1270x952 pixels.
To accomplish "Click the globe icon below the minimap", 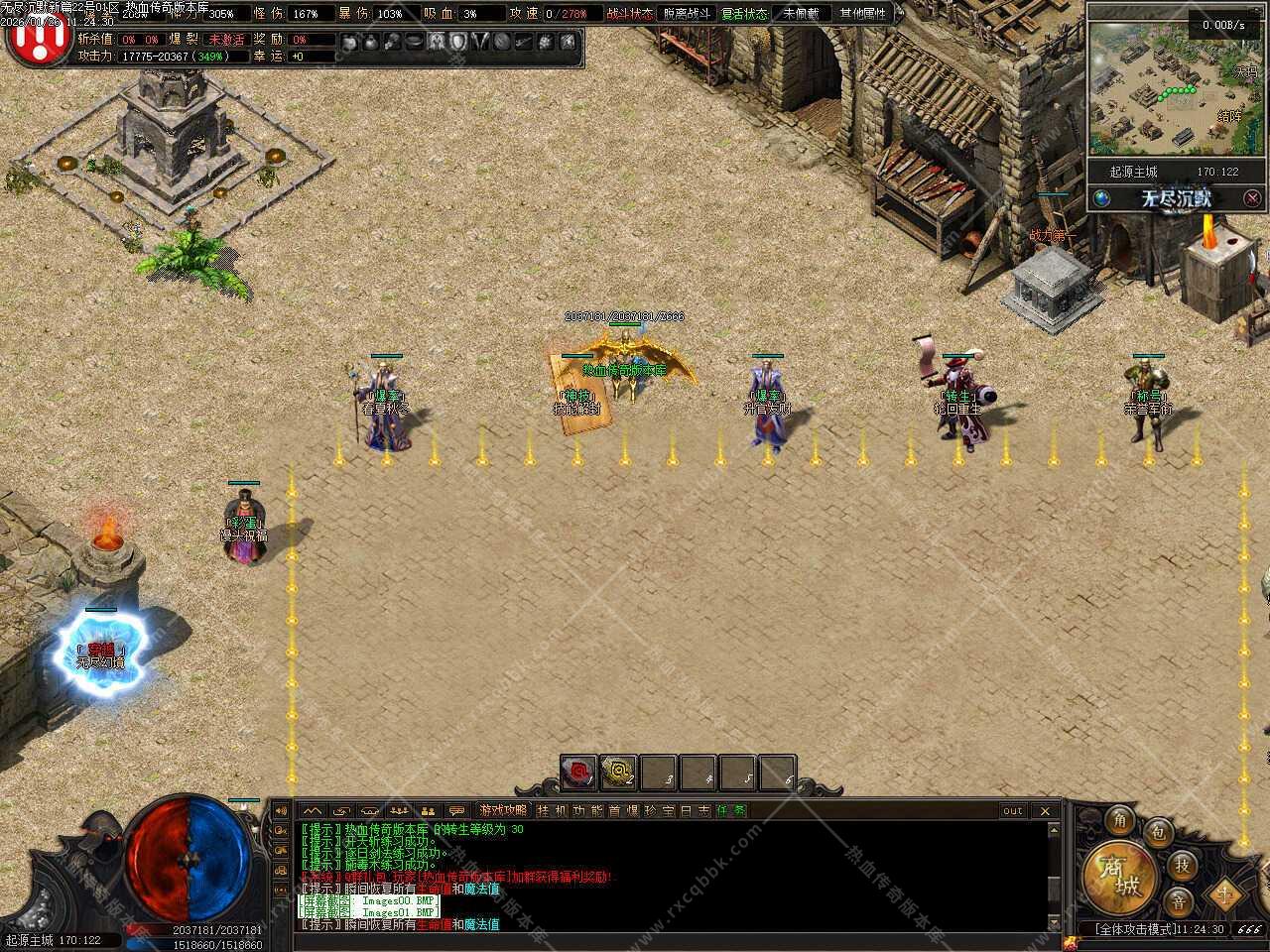I will click(x=1102, y=198).
